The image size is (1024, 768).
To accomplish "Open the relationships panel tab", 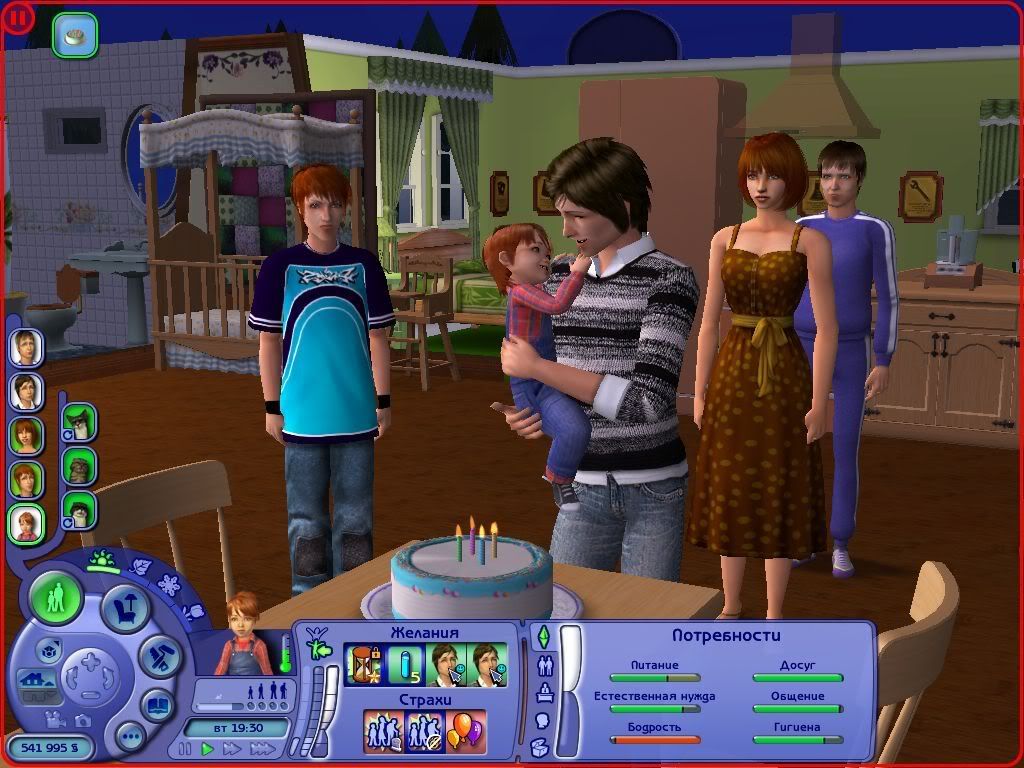I will pos(546,664).
